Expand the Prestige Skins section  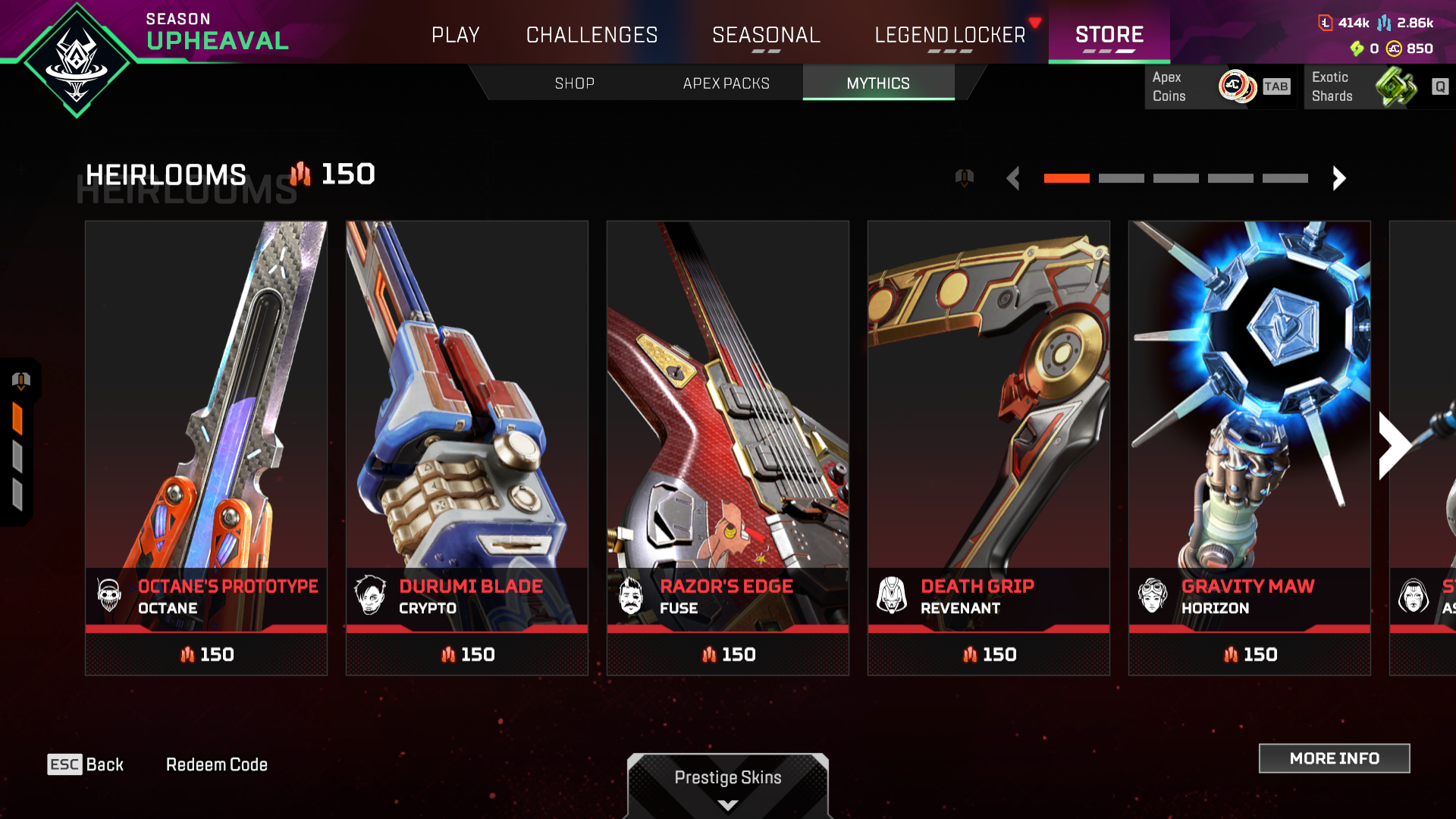pos(728,785)
